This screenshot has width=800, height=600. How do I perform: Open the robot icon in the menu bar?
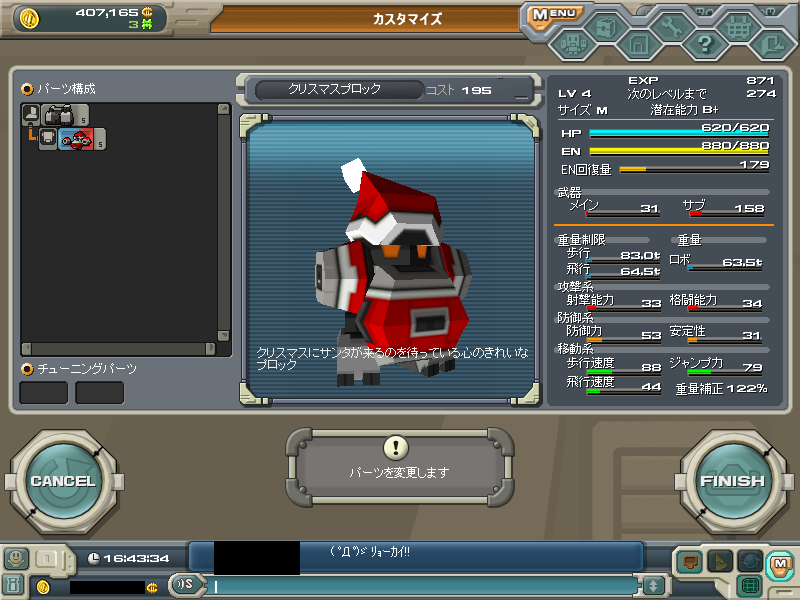pos(571,44)
